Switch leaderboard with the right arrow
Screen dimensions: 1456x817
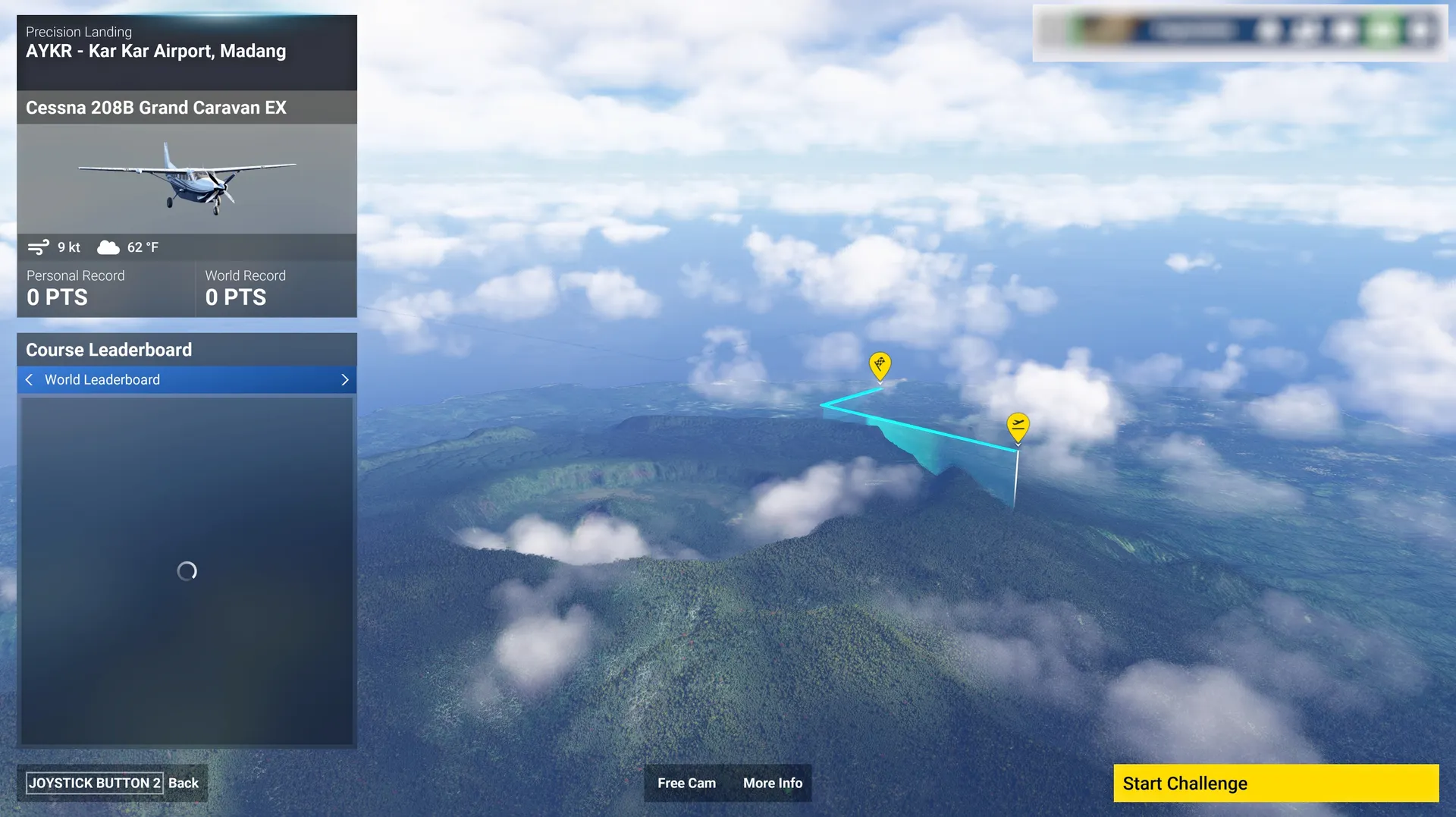(x=345, y=380)
